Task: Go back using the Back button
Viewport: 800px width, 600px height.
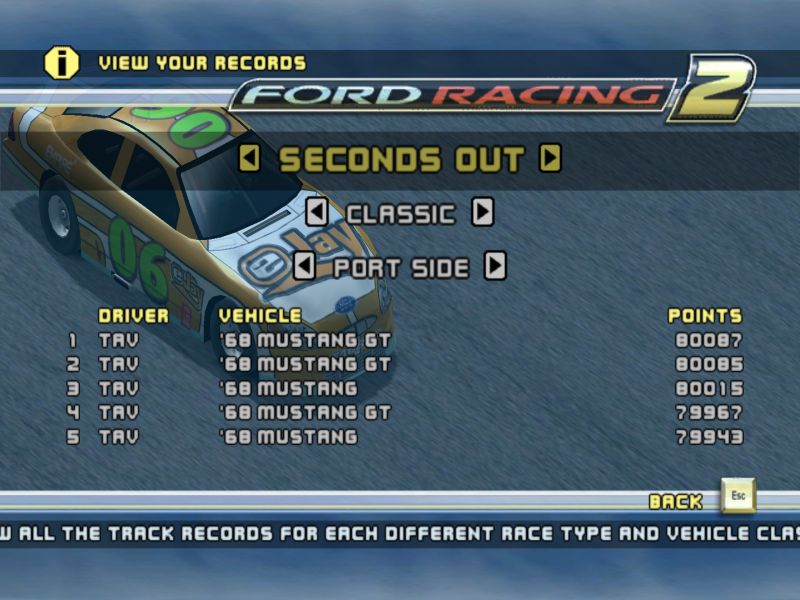Action: coord(738,497)
